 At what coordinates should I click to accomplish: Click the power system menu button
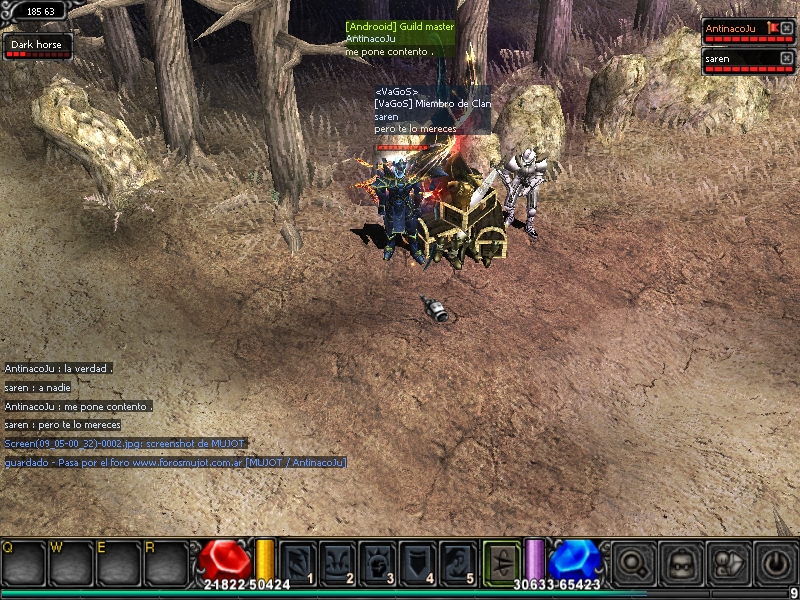point(775,562)
